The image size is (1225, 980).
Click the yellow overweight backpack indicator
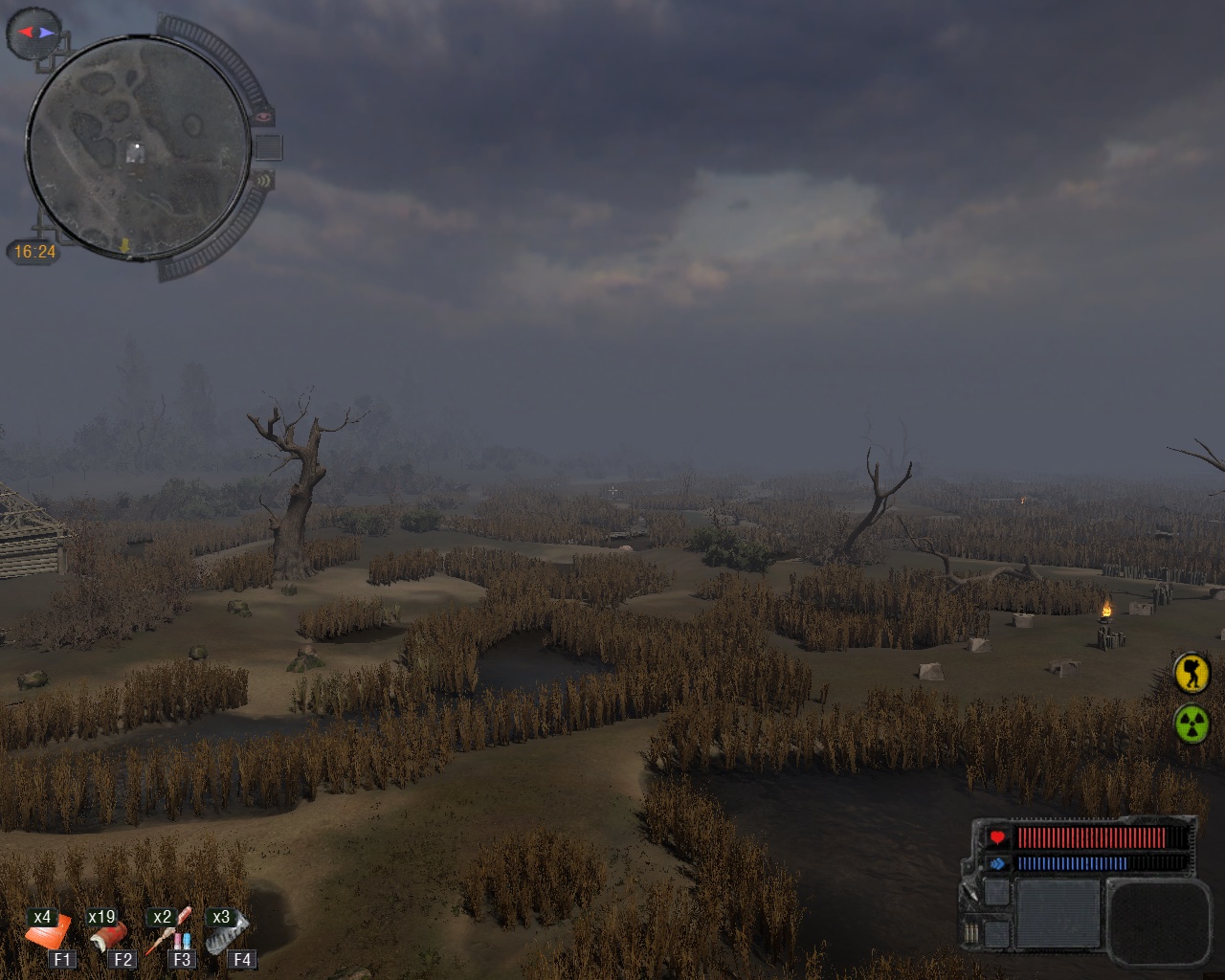1192,673
